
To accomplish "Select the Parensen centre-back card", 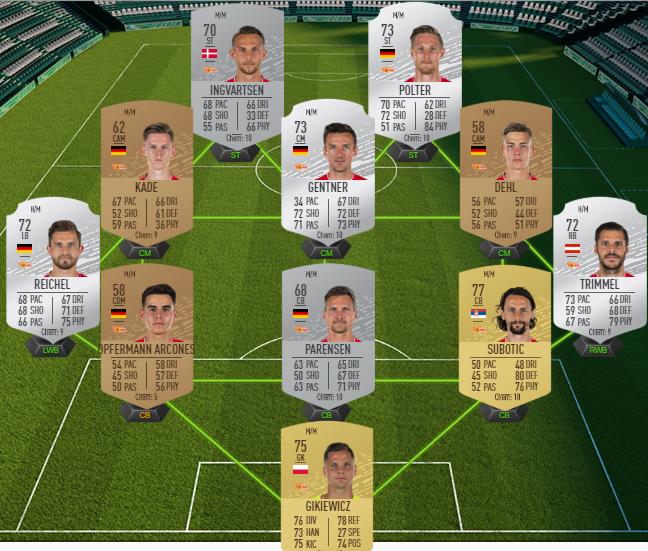I will click(x=327, y=333).
